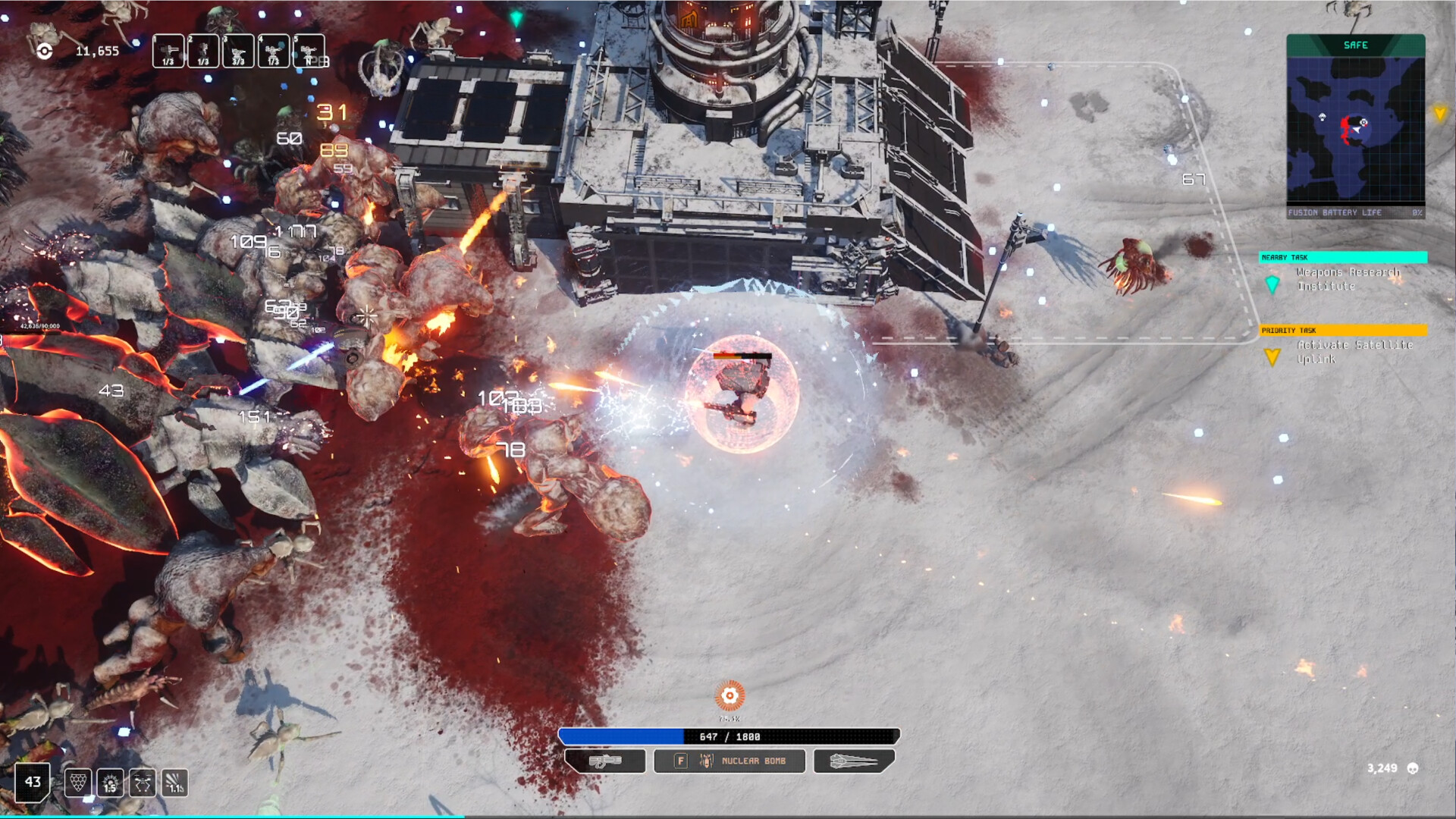
Task: Click the light-beams ability icon
Action: pyautogui.click(x=174, y=783)
